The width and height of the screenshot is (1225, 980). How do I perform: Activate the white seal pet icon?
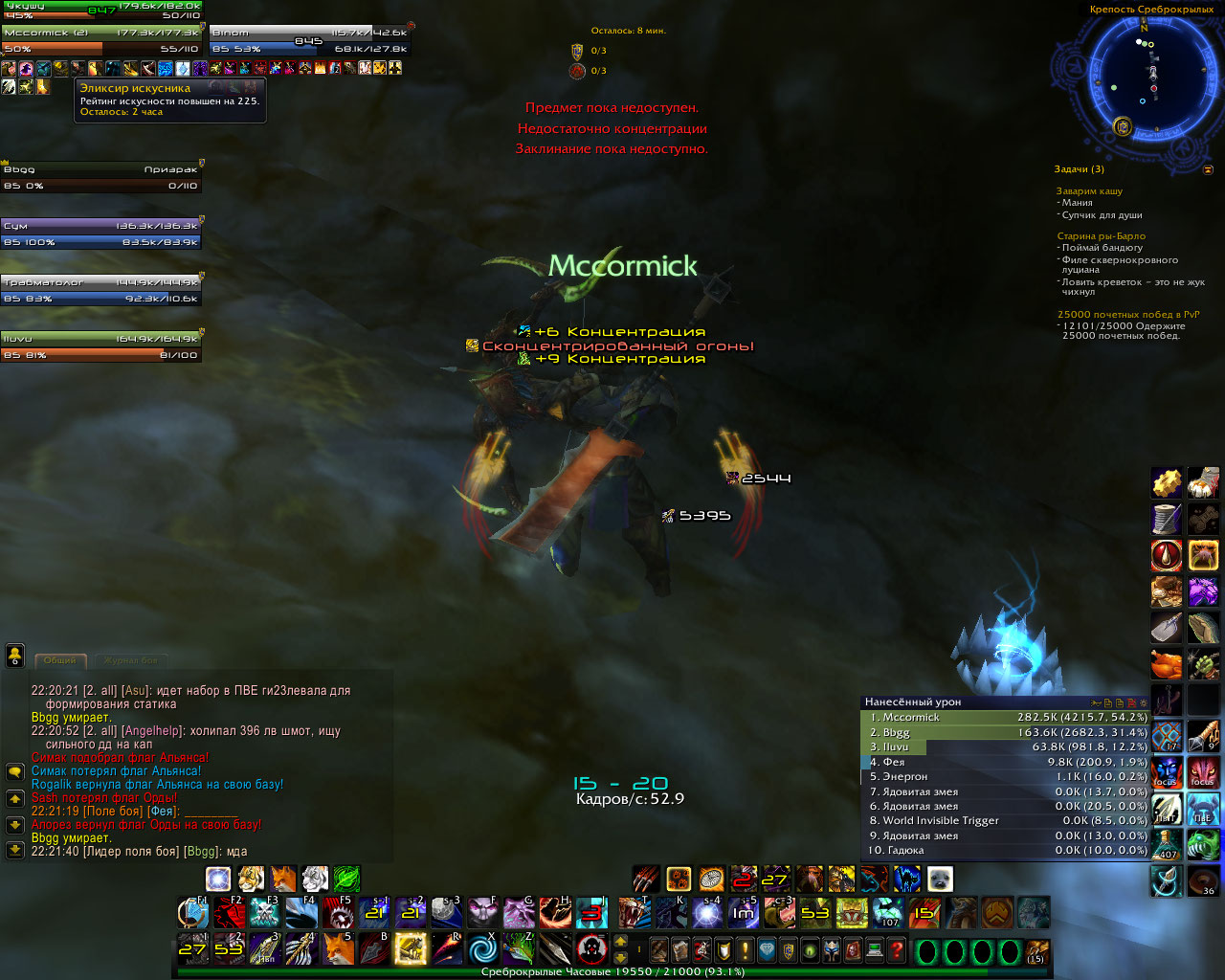(x=940, y=879)
